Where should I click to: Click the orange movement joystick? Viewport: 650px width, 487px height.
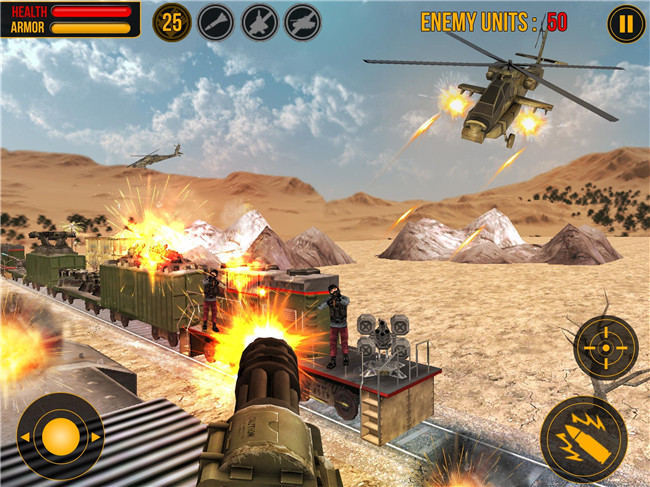point(60,436)
